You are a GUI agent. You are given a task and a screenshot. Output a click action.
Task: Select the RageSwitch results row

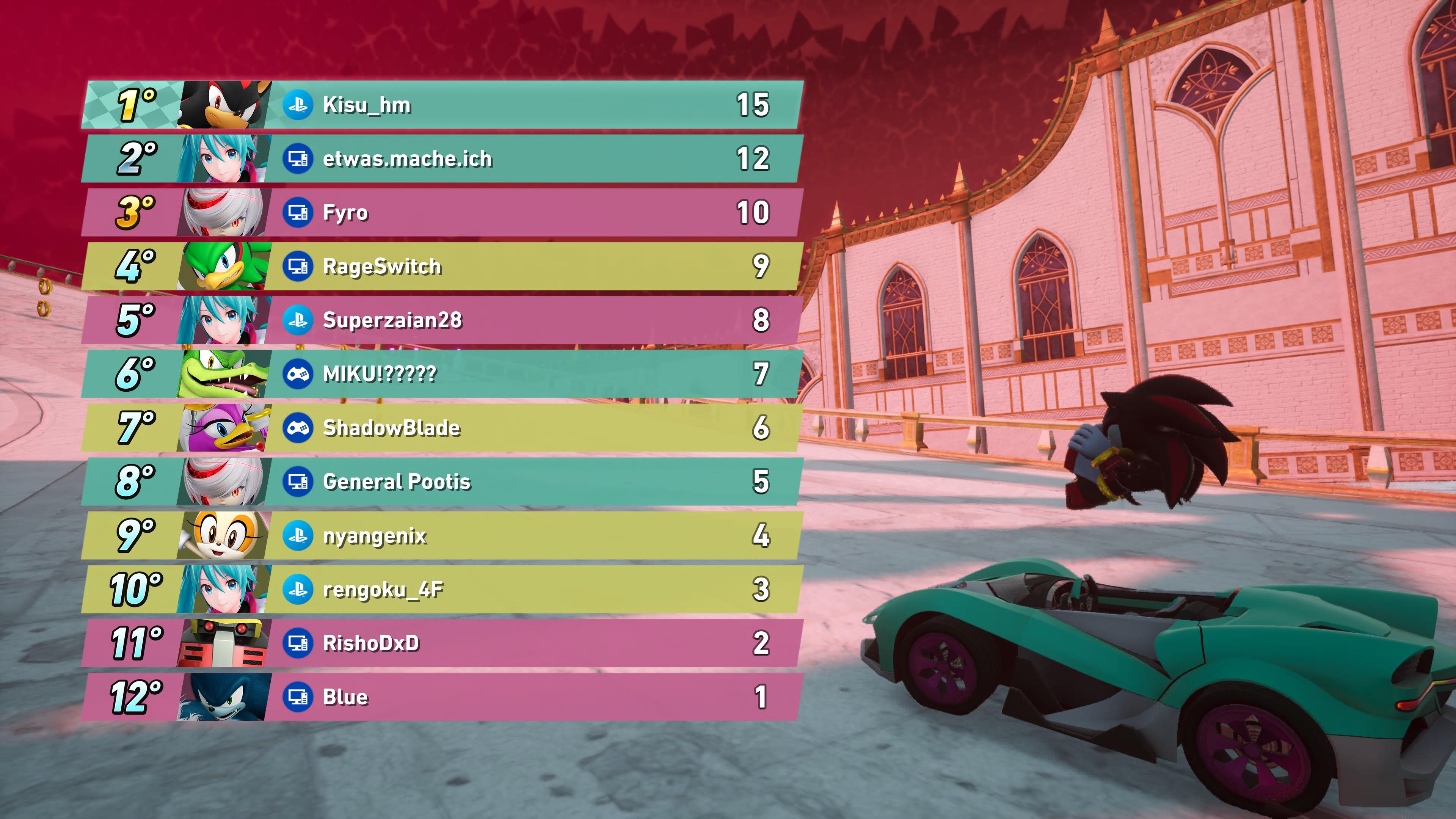coord(442,266)
